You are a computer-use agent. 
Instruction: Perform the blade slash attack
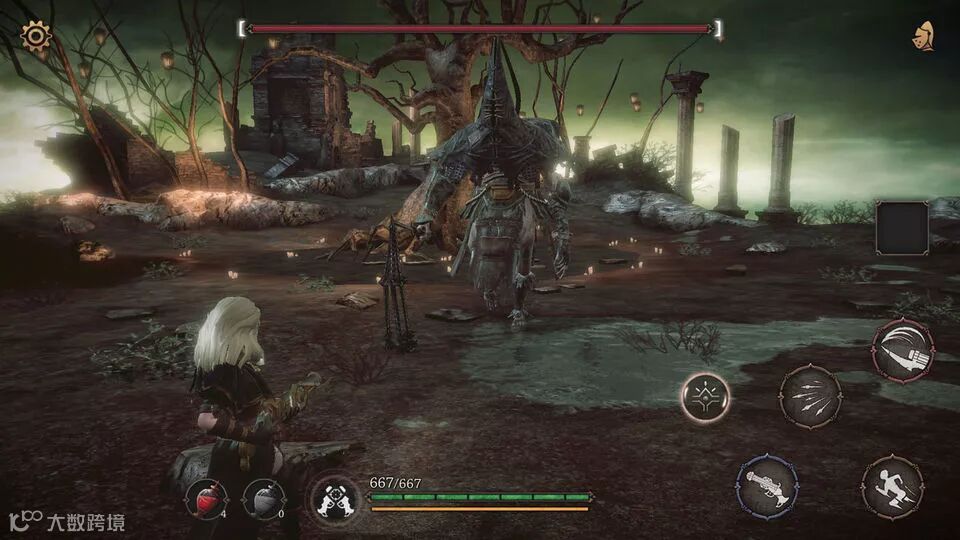pyautogui.click(x=903, y=351)
